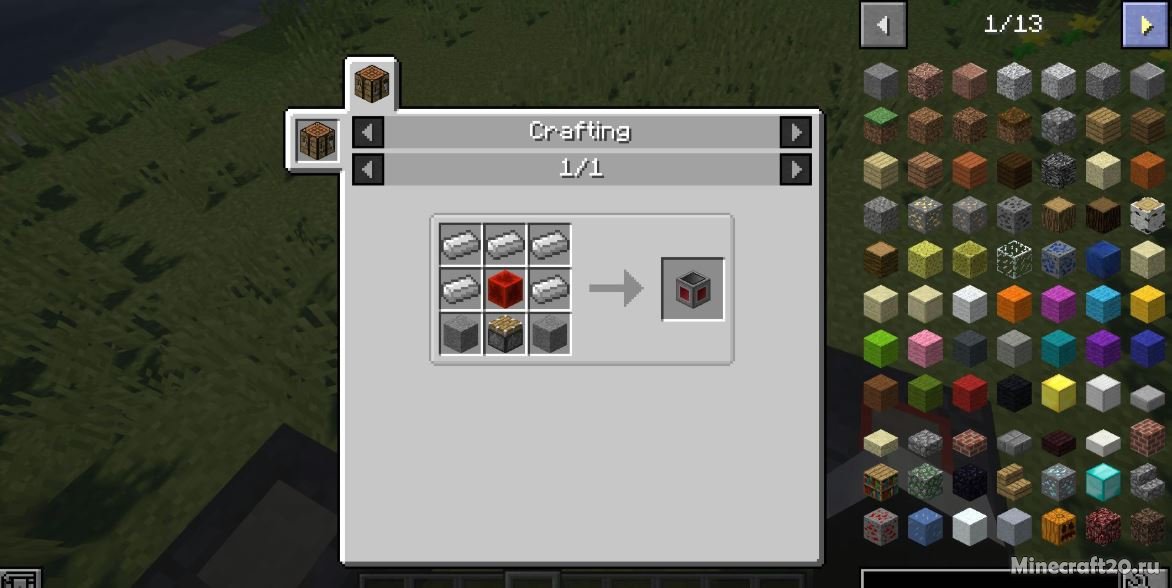
Task: Select the pink wool block
Action: pyautogui.click(x=926, y=348)
